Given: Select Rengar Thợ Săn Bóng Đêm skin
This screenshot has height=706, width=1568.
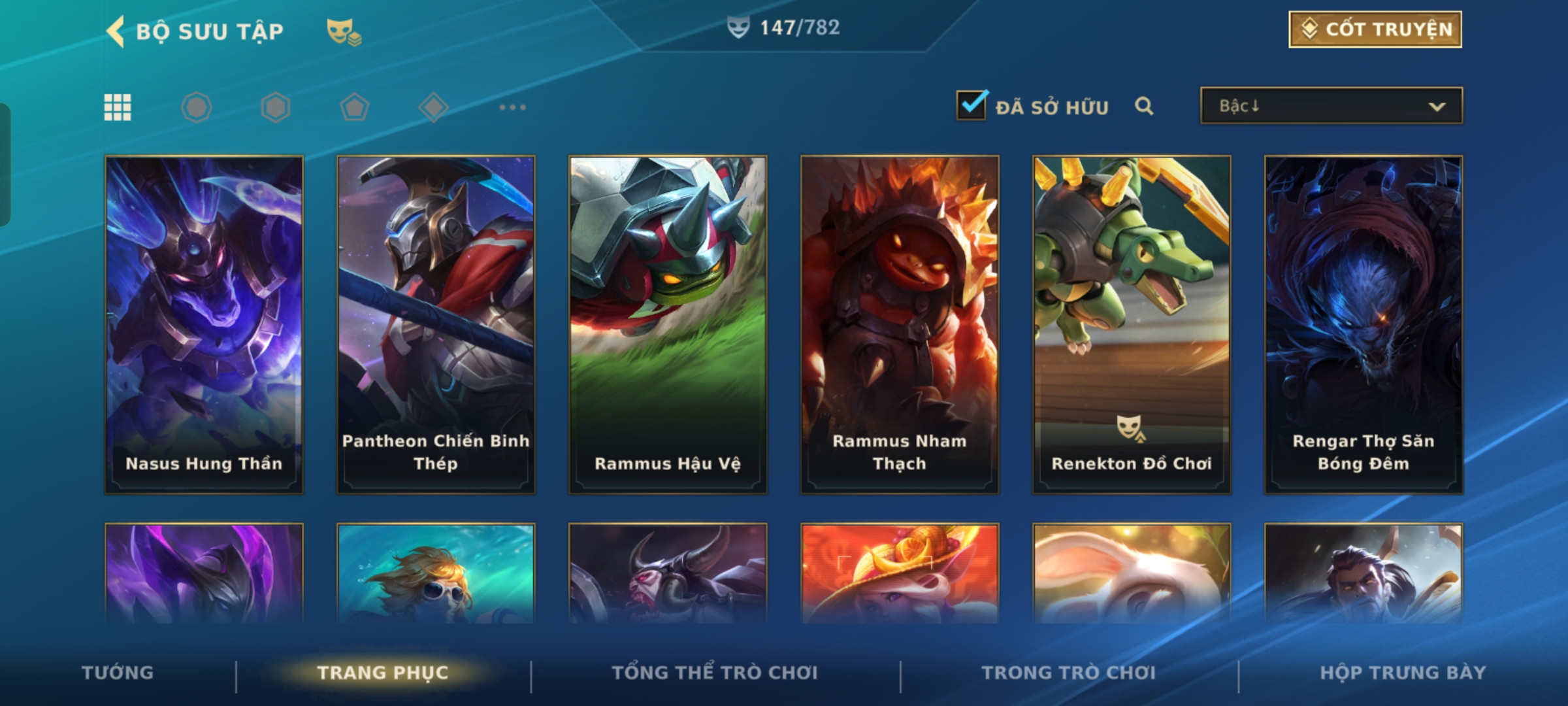Looking at the screenshot, I should 1364,324.
